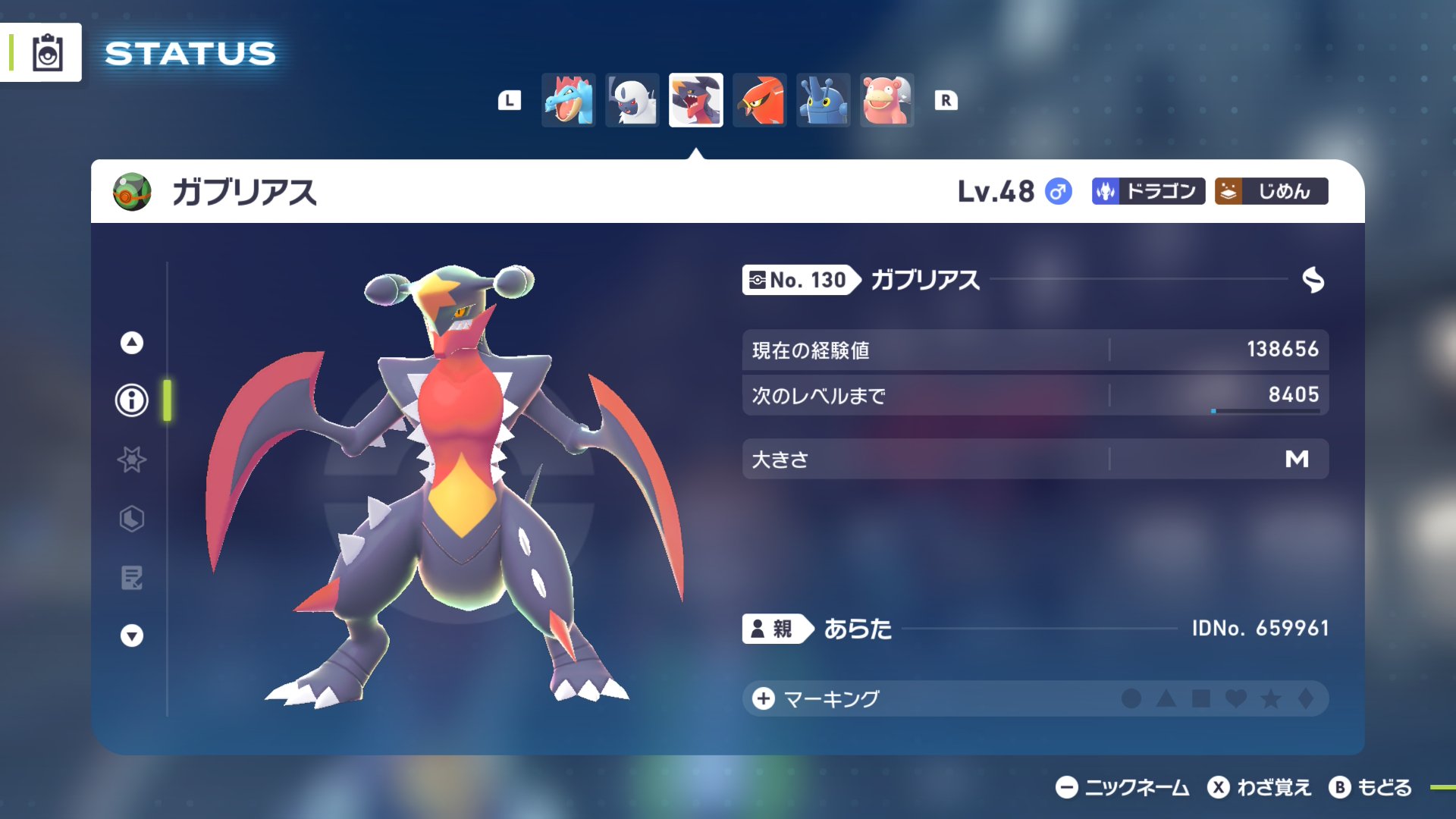Image resolution: width=1456 pixels, height=819 pixels.
Task: Click the Pokédex icon beside No. 130
Action: (757, 280)
